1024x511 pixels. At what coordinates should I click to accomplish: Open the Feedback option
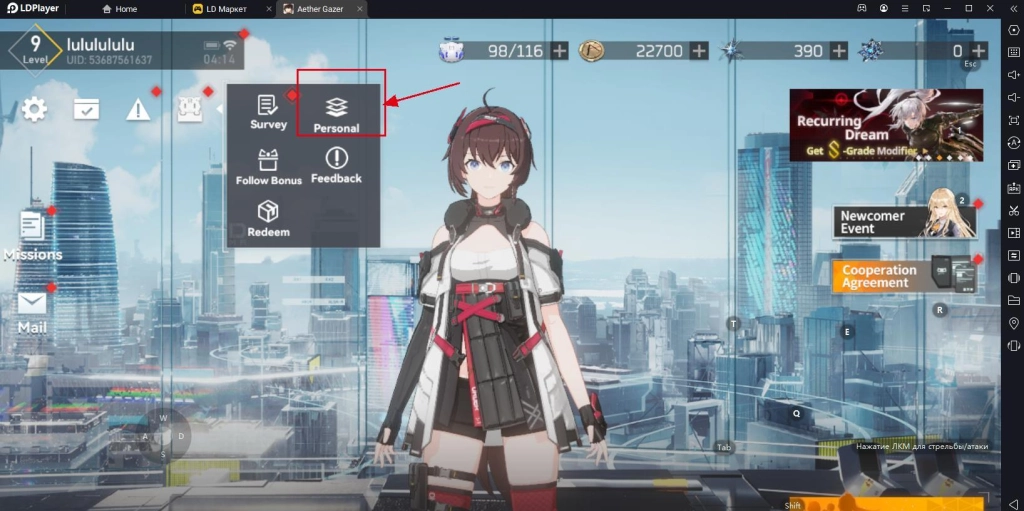pyautogui.click(x=336, y=165)
